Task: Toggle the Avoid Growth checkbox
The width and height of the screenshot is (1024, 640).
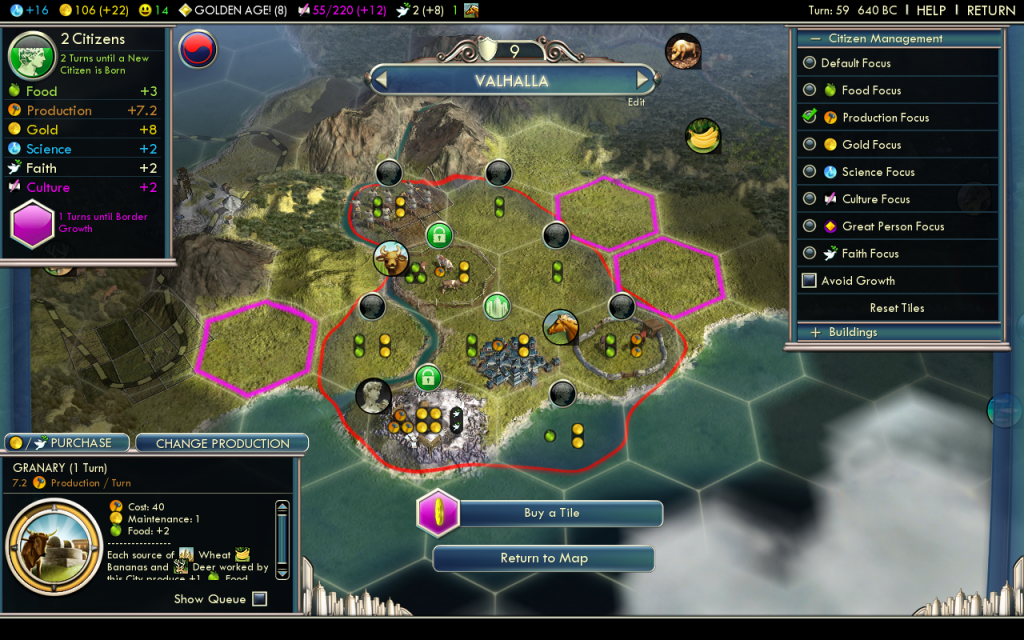Action: 810,281
